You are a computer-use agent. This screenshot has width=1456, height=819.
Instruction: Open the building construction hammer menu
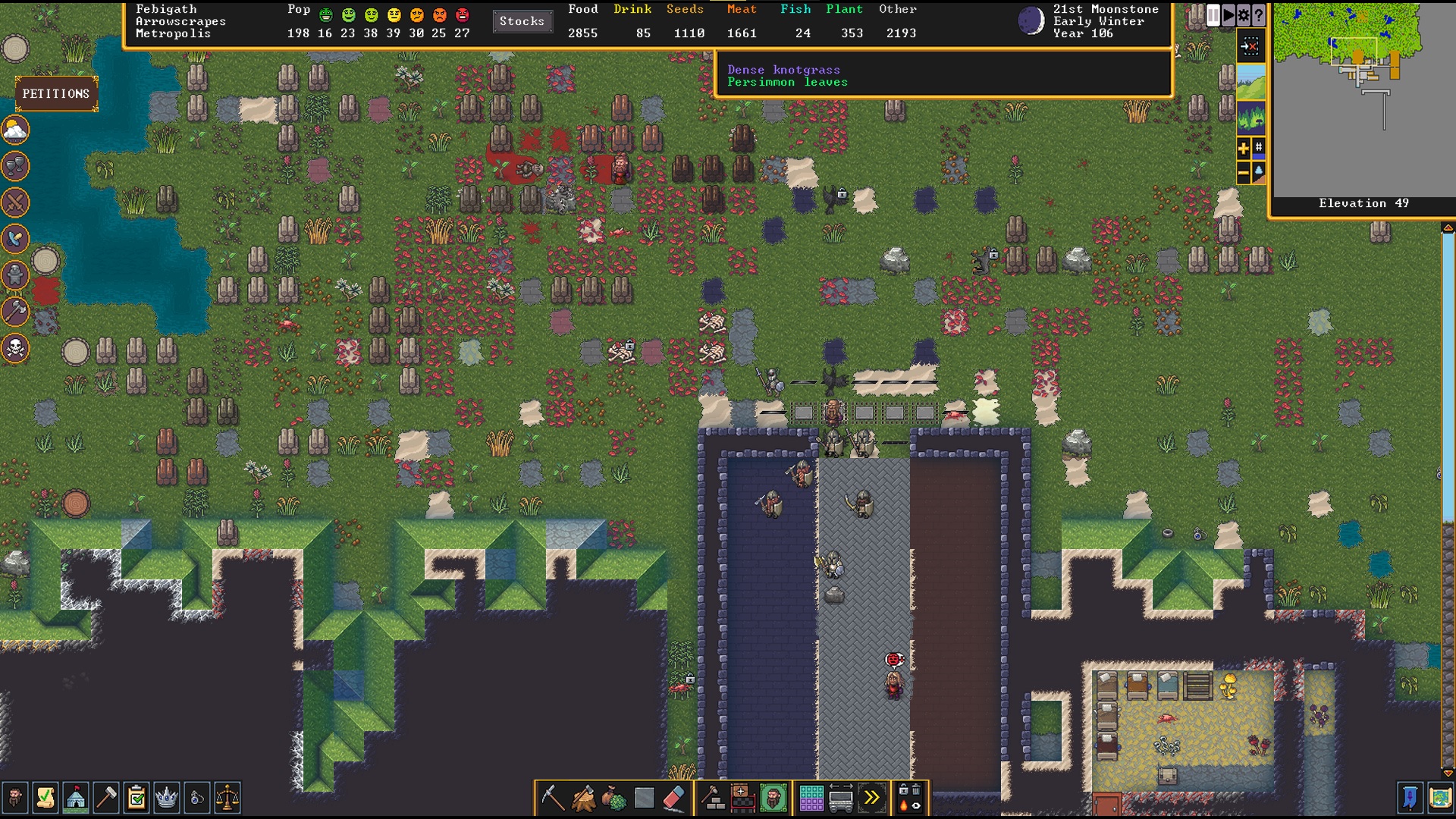click(x=713, y=797)
